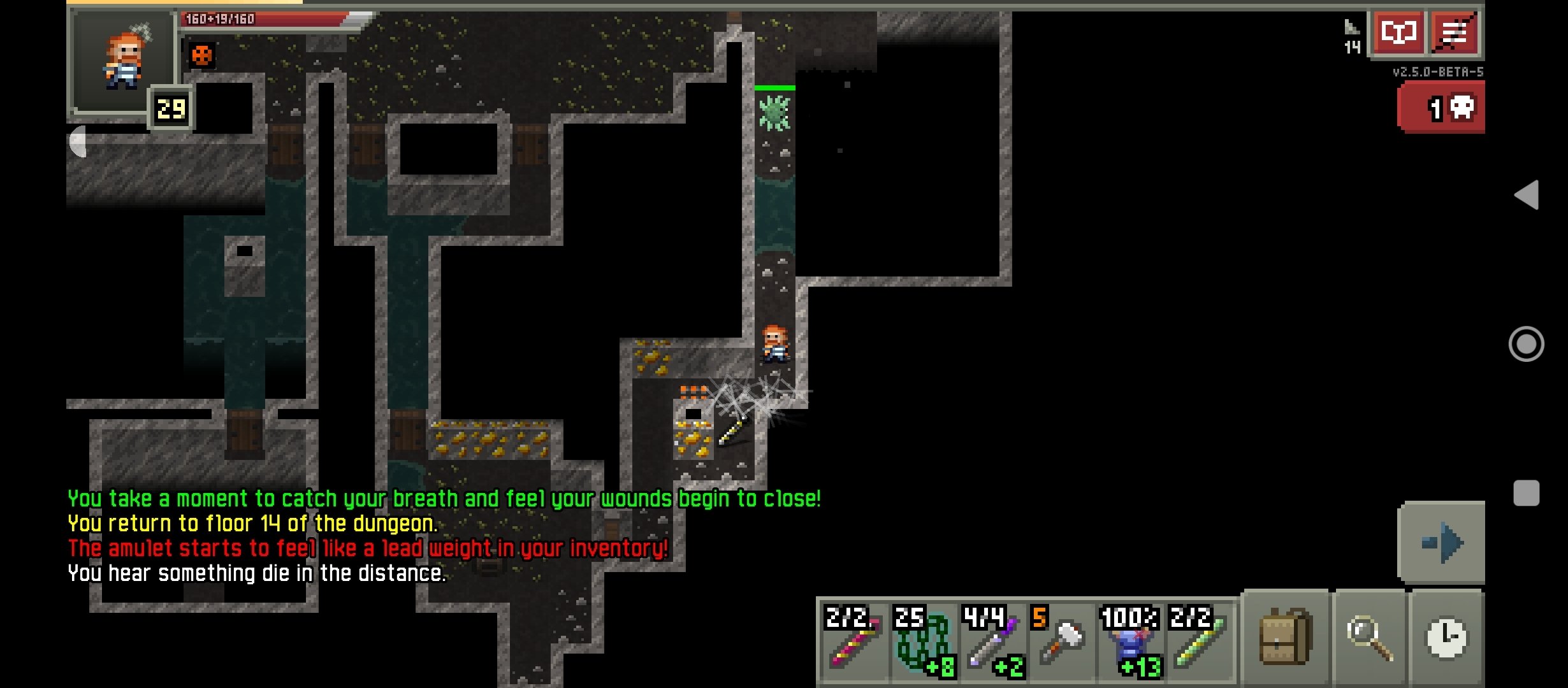Tap the red skull danger indicator
The image size is (1568, 688).
click(1442, 108)
